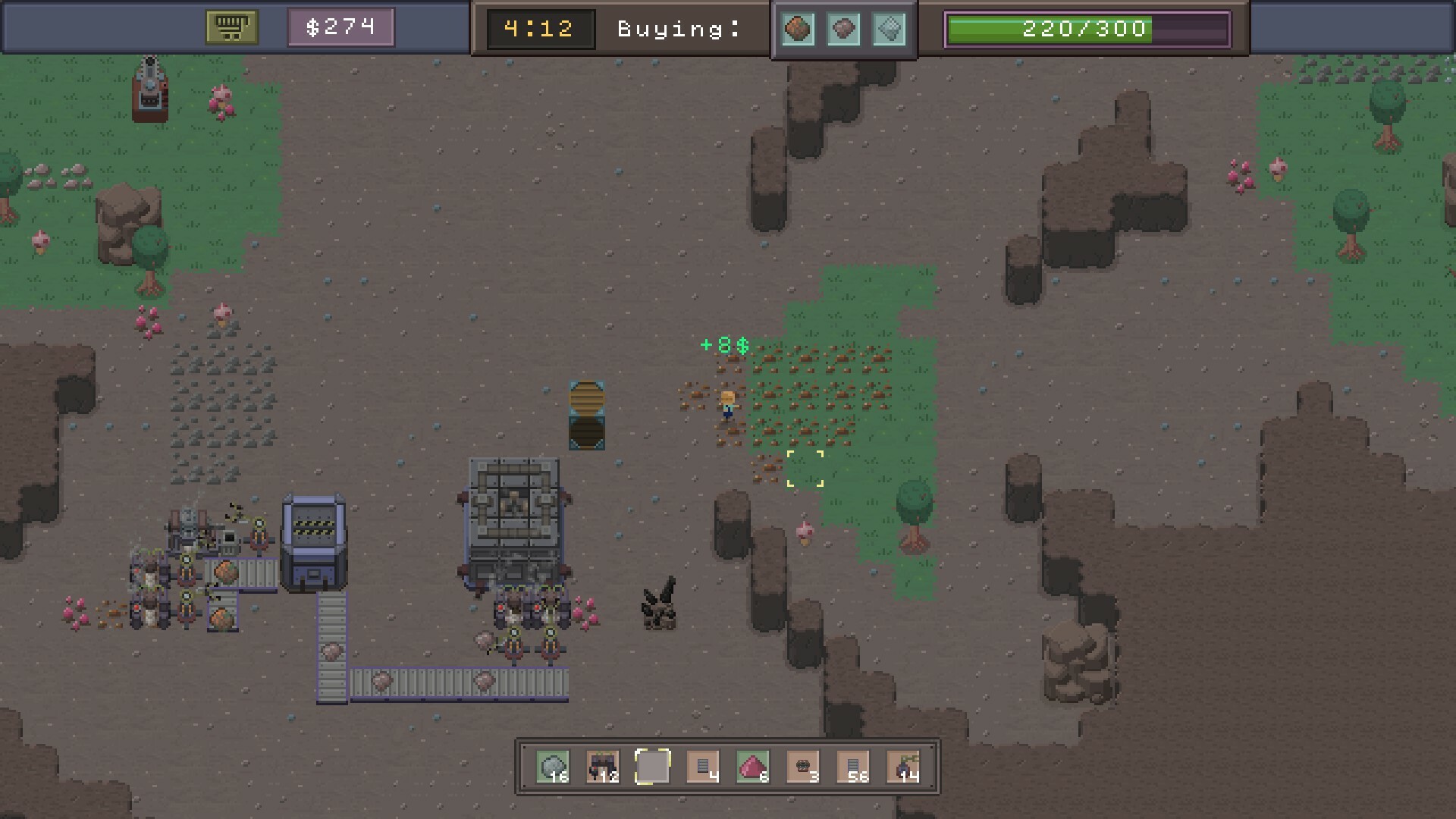This screenshot has height=819, width=1456.
Task: Toggle the middle rock icon in Buying panel
Action: (x=844, y=29)
